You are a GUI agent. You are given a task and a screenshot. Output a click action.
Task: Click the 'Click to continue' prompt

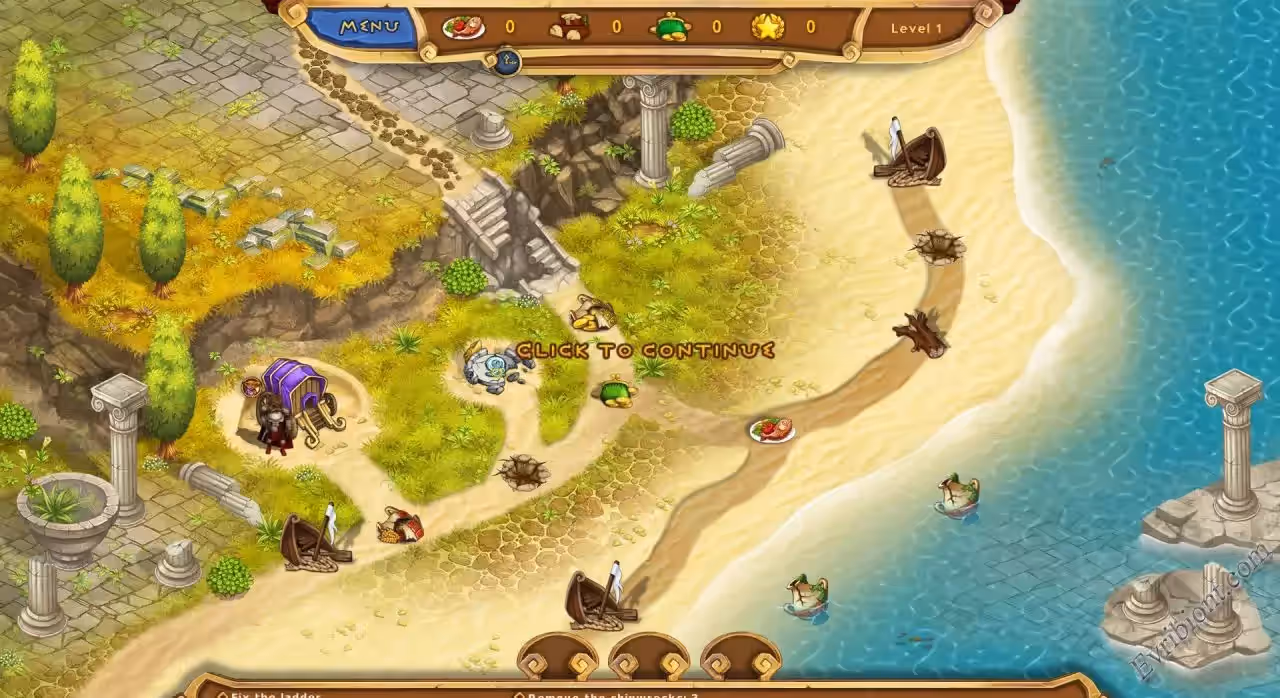coord(645,351)
